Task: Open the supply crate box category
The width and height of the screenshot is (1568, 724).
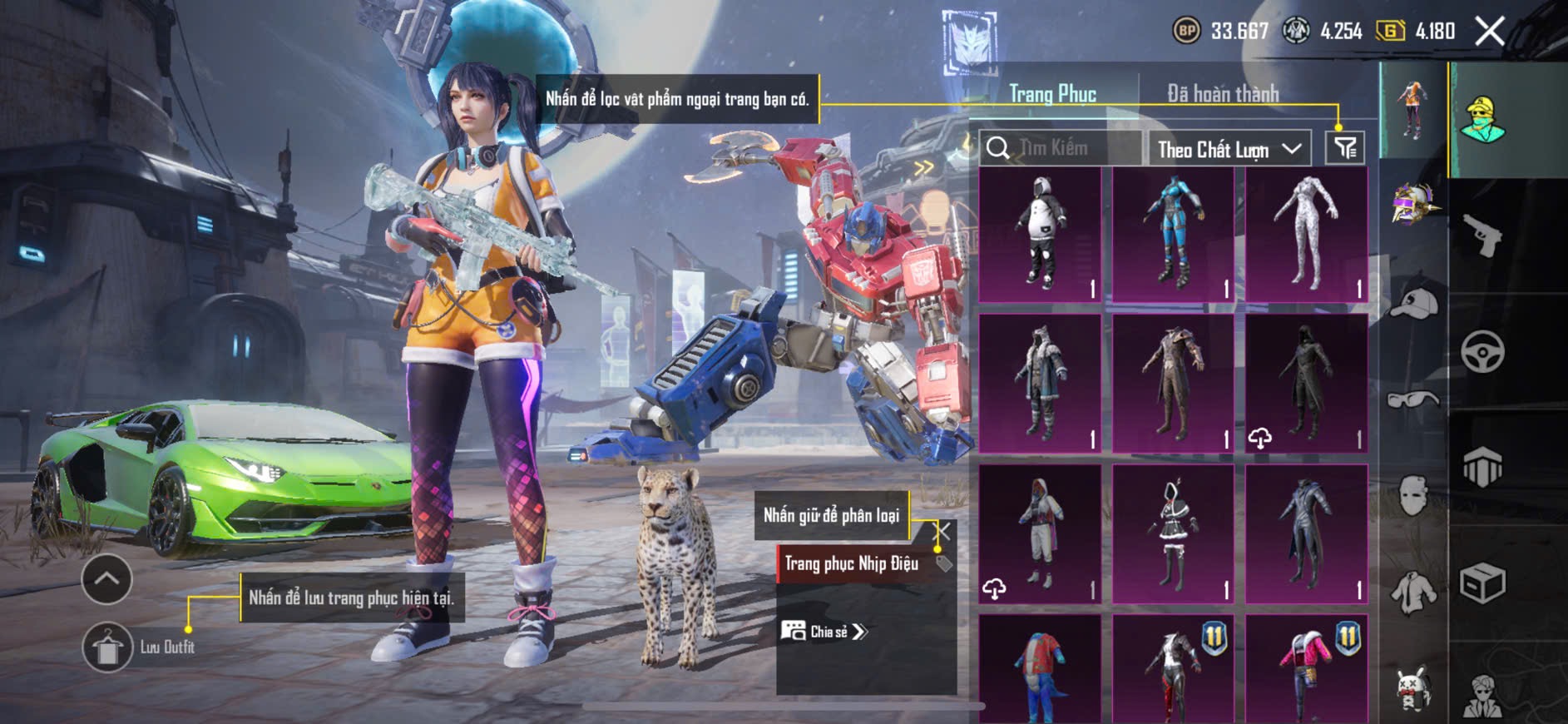Action: click(x=1482, y=583)
